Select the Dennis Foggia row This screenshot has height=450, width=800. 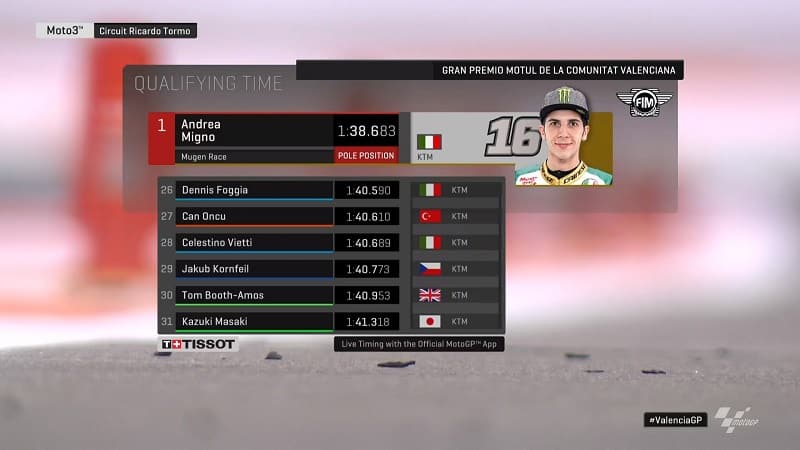(x=330, y=190)
